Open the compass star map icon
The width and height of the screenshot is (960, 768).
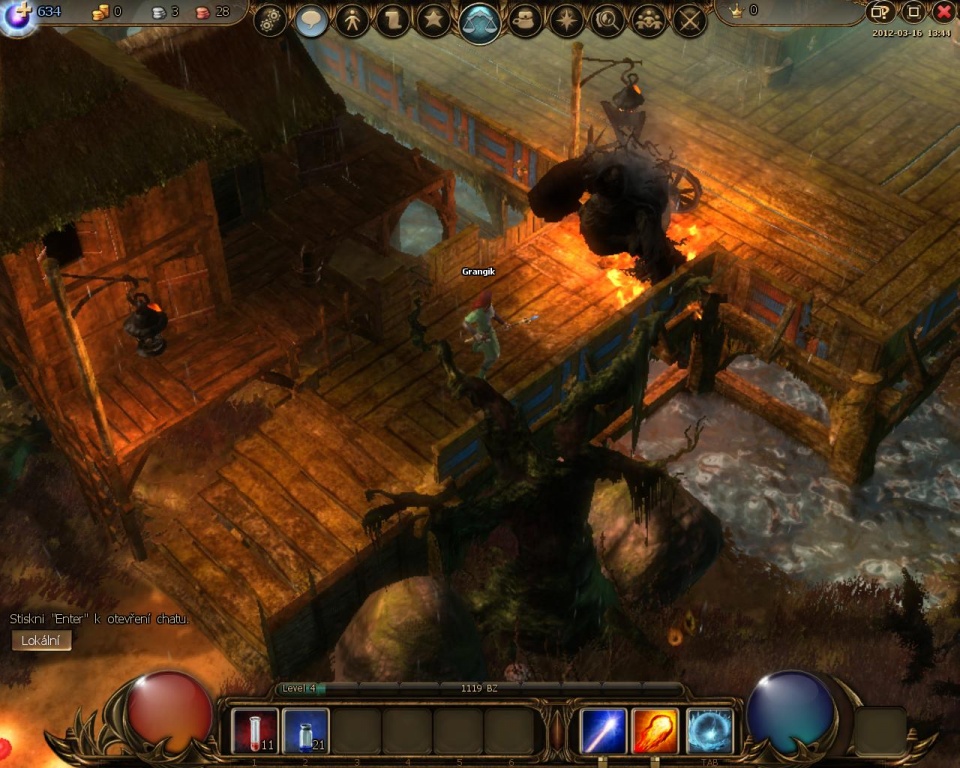click(x=567, y=21)
